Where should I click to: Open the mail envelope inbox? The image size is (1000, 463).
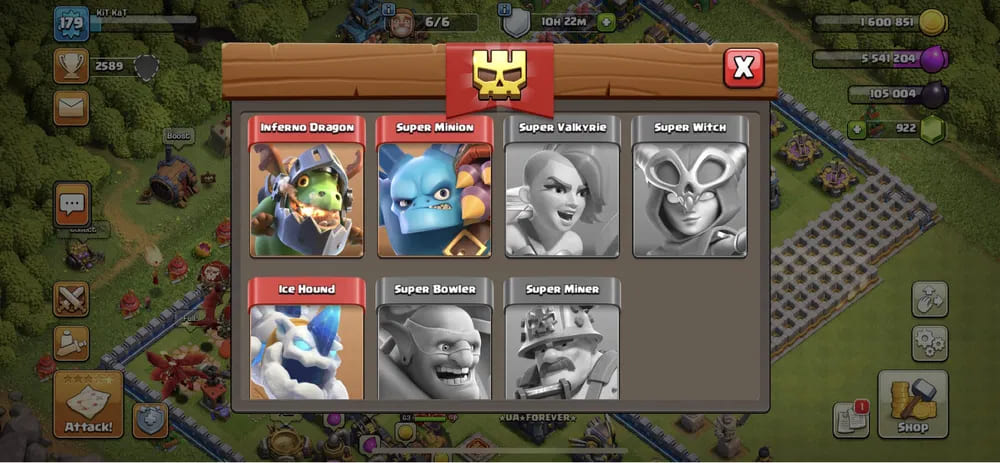click(x=71, y=107)
